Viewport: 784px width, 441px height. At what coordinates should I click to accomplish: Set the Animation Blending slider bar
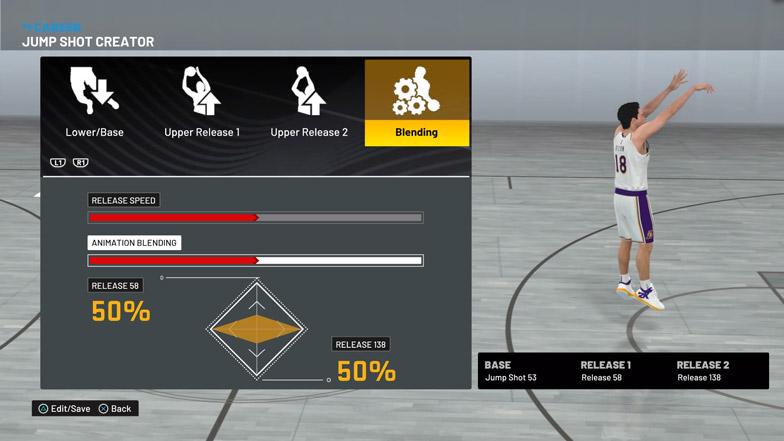click(x=255, y=261)
